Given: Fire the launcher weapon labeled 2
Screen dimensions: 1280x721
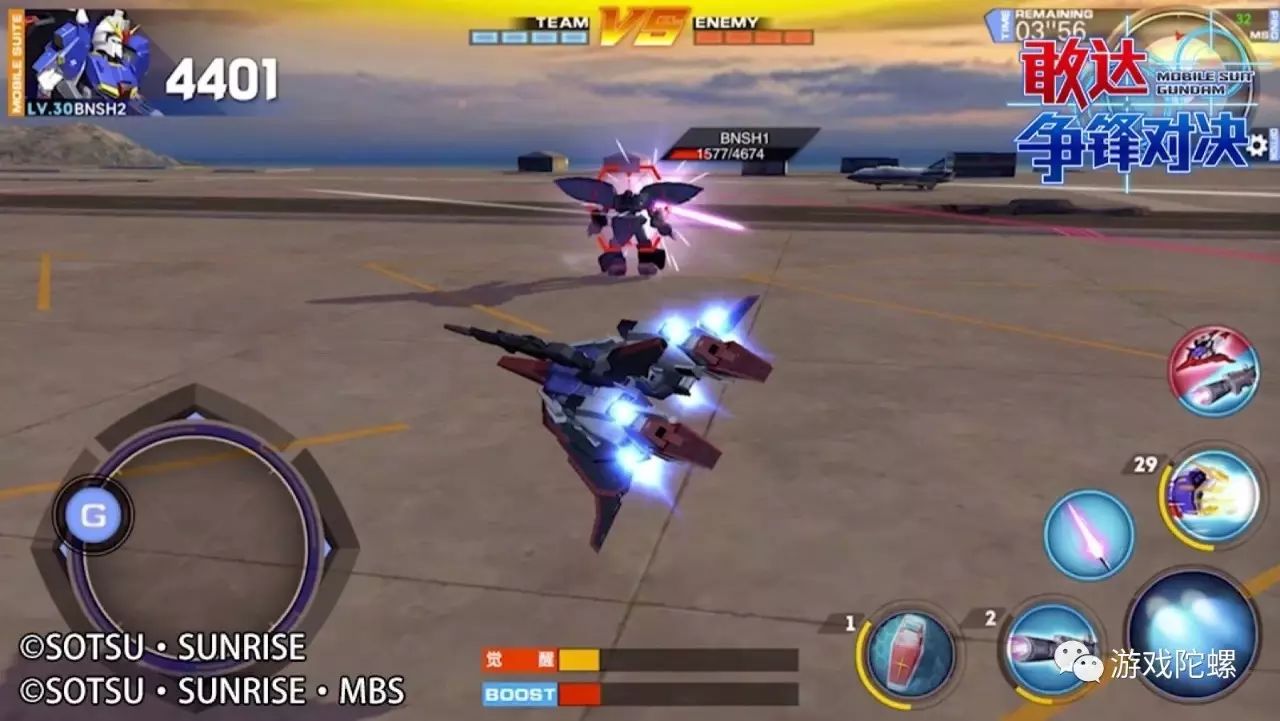Looking at the screenshot, I should (1050, 647).
